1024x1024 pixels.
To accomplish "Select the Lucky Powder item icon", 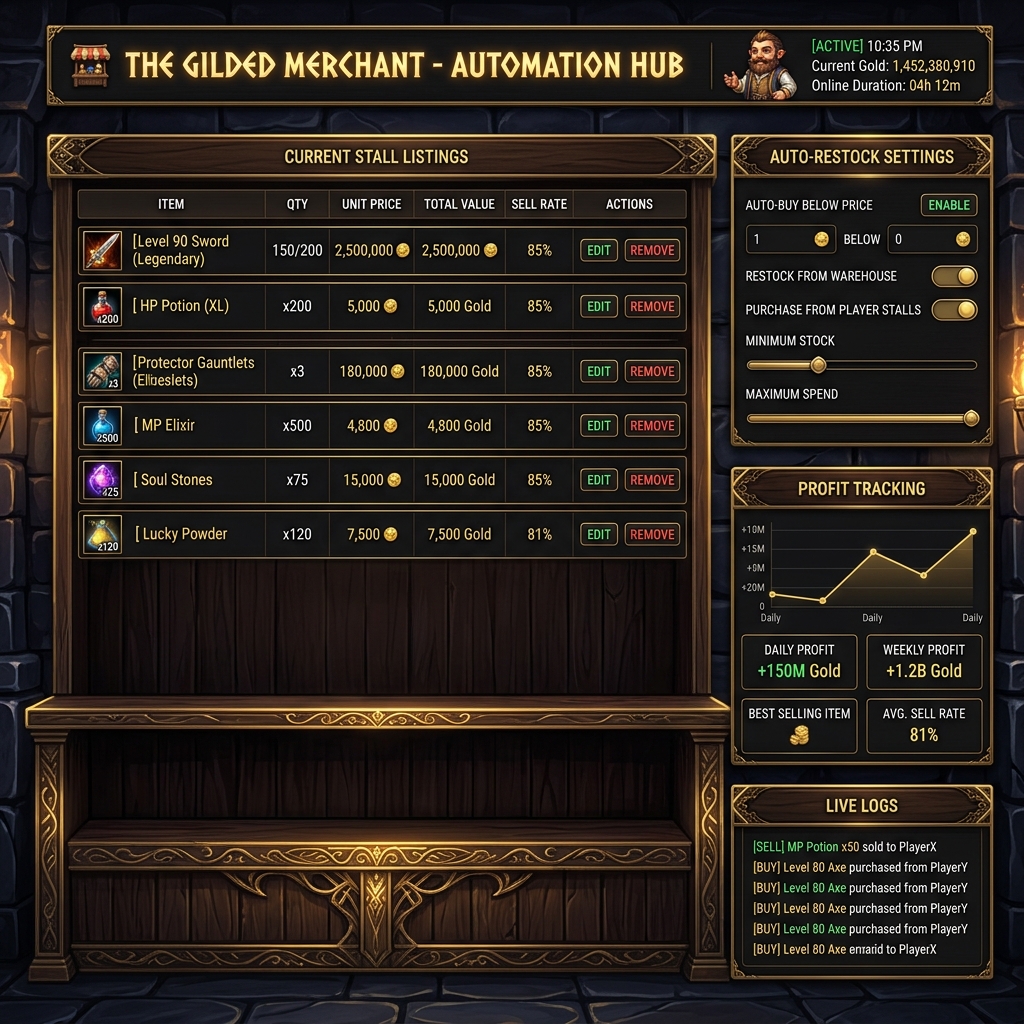I will click(x=102, y=535).
